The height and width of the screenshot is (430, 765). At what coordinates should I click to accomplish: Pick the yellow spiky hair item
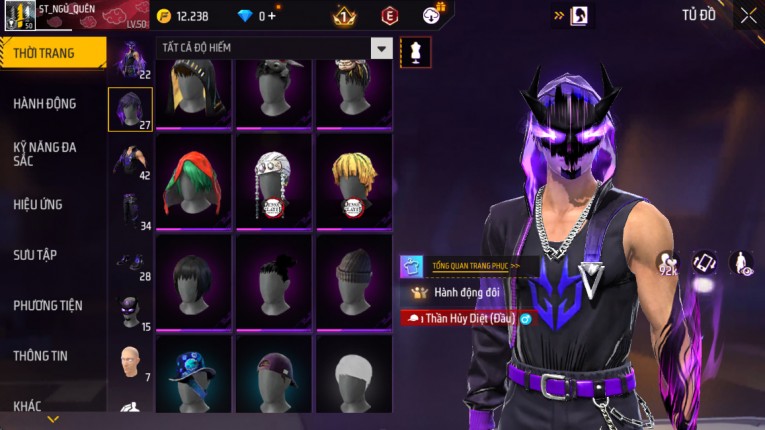[x=353, y=181]
